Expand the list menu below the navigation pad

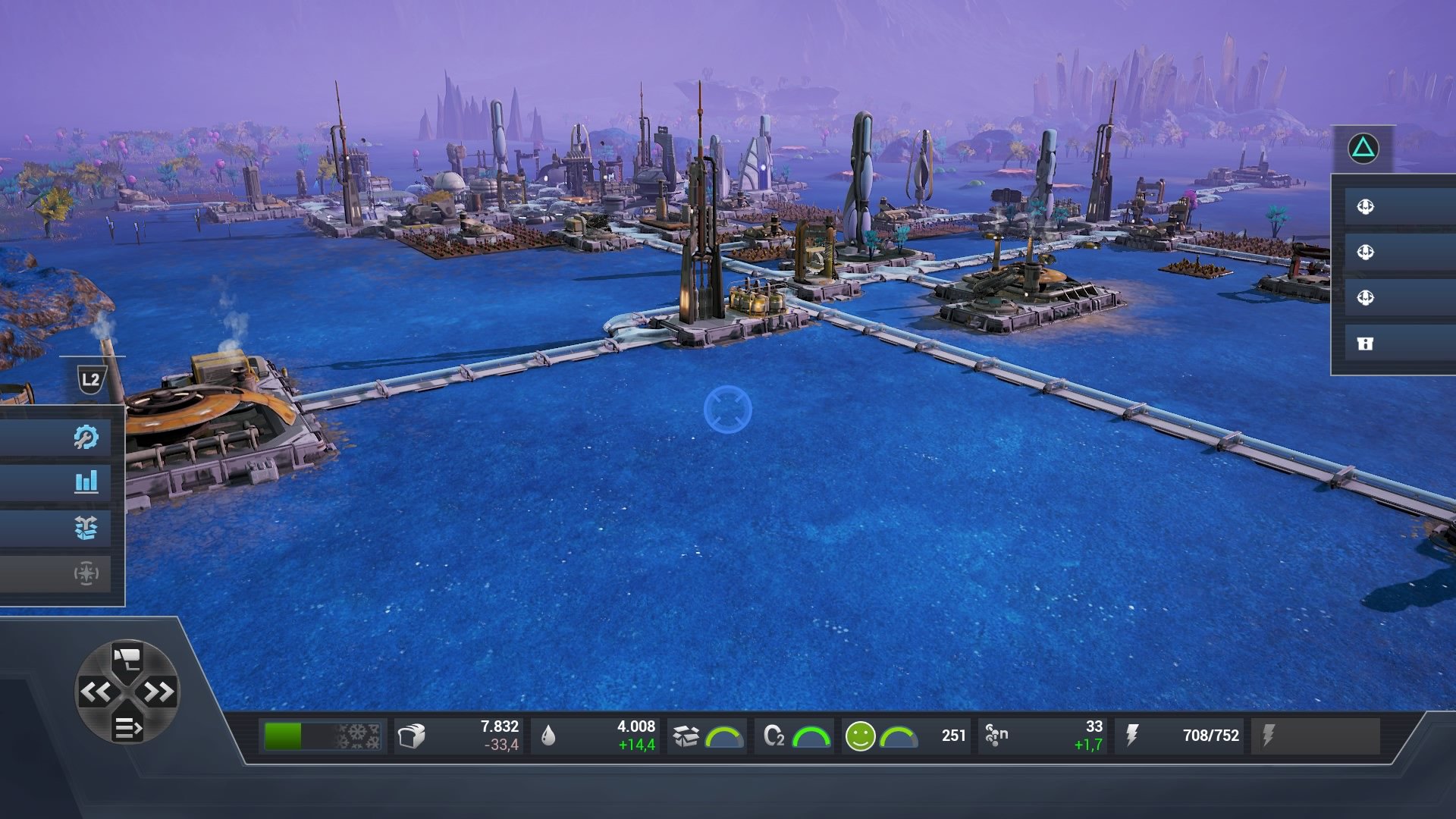[x=129, y=730]
